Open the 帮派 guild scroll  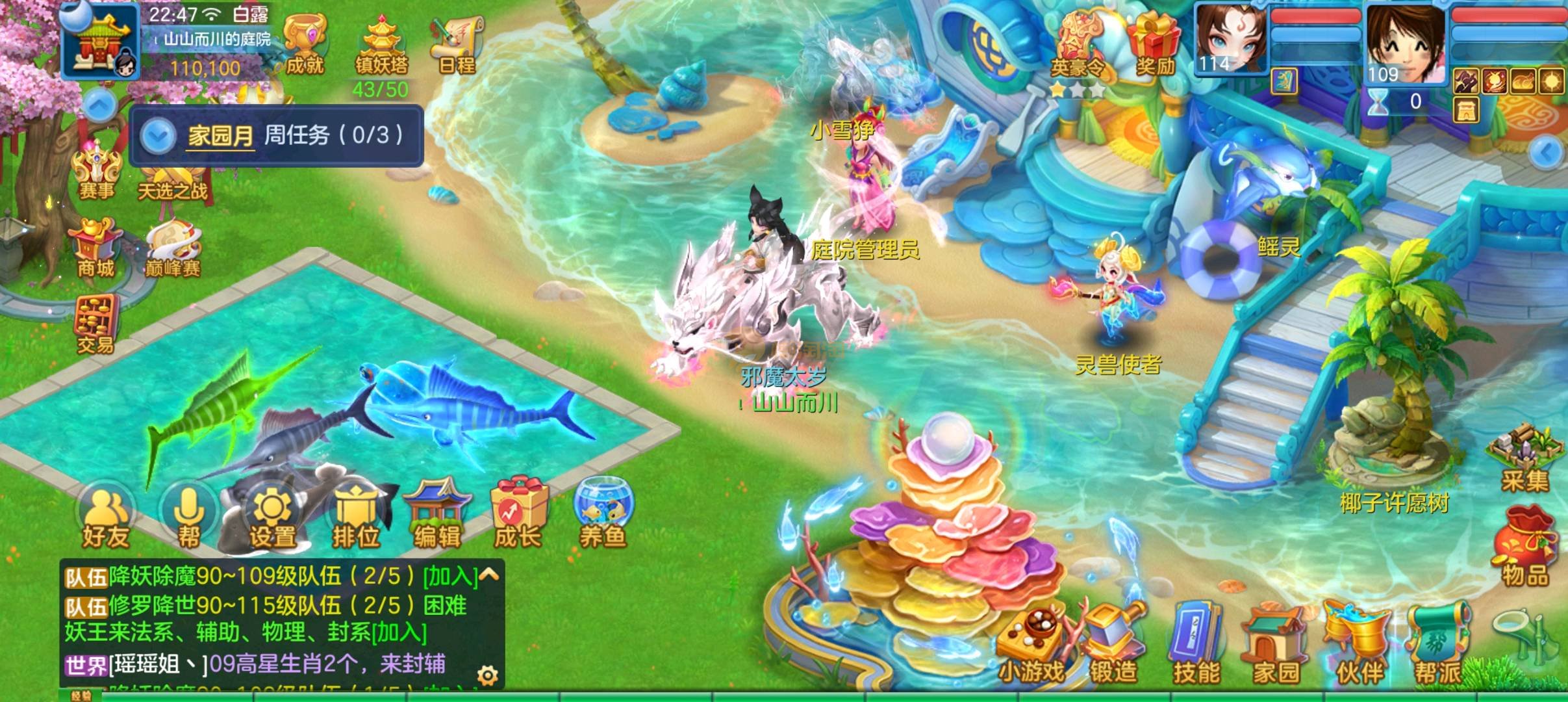(1439, 646)
